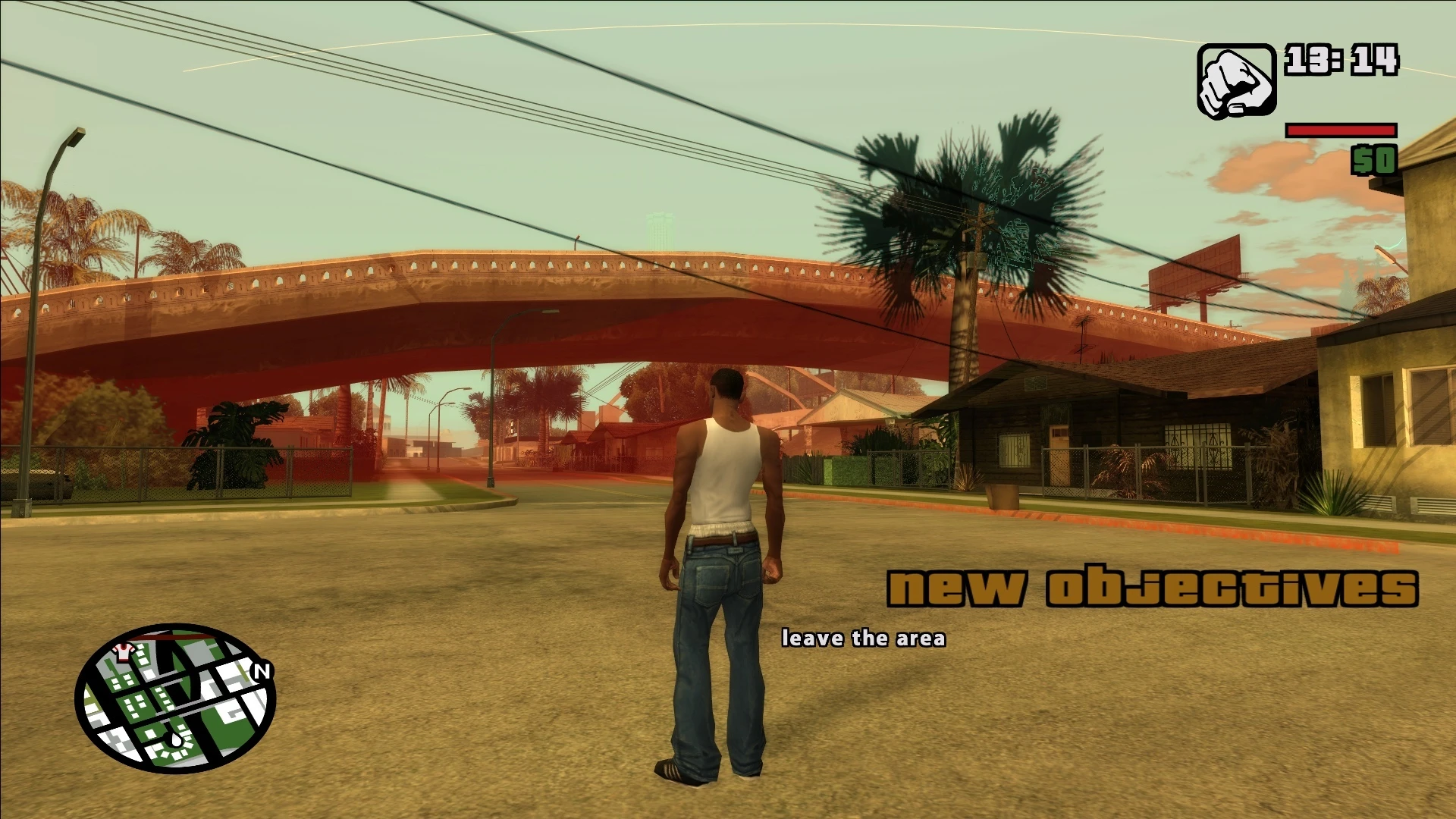Click the 'leave the area' objective text
The image size is (1456, 819).
click(864, 639)
